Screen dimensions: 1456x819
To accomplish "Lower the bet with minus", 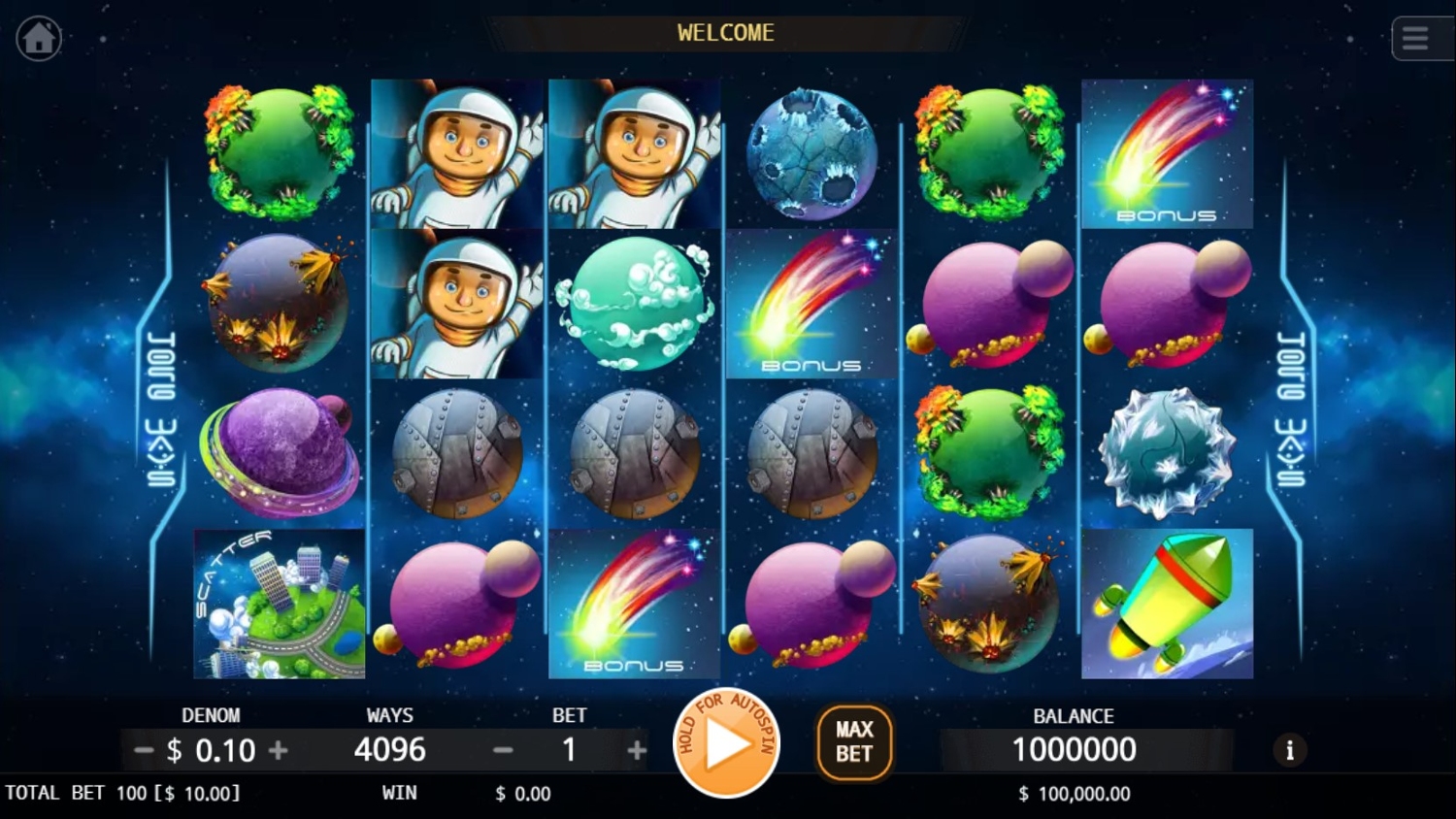I will click(503, 750).
